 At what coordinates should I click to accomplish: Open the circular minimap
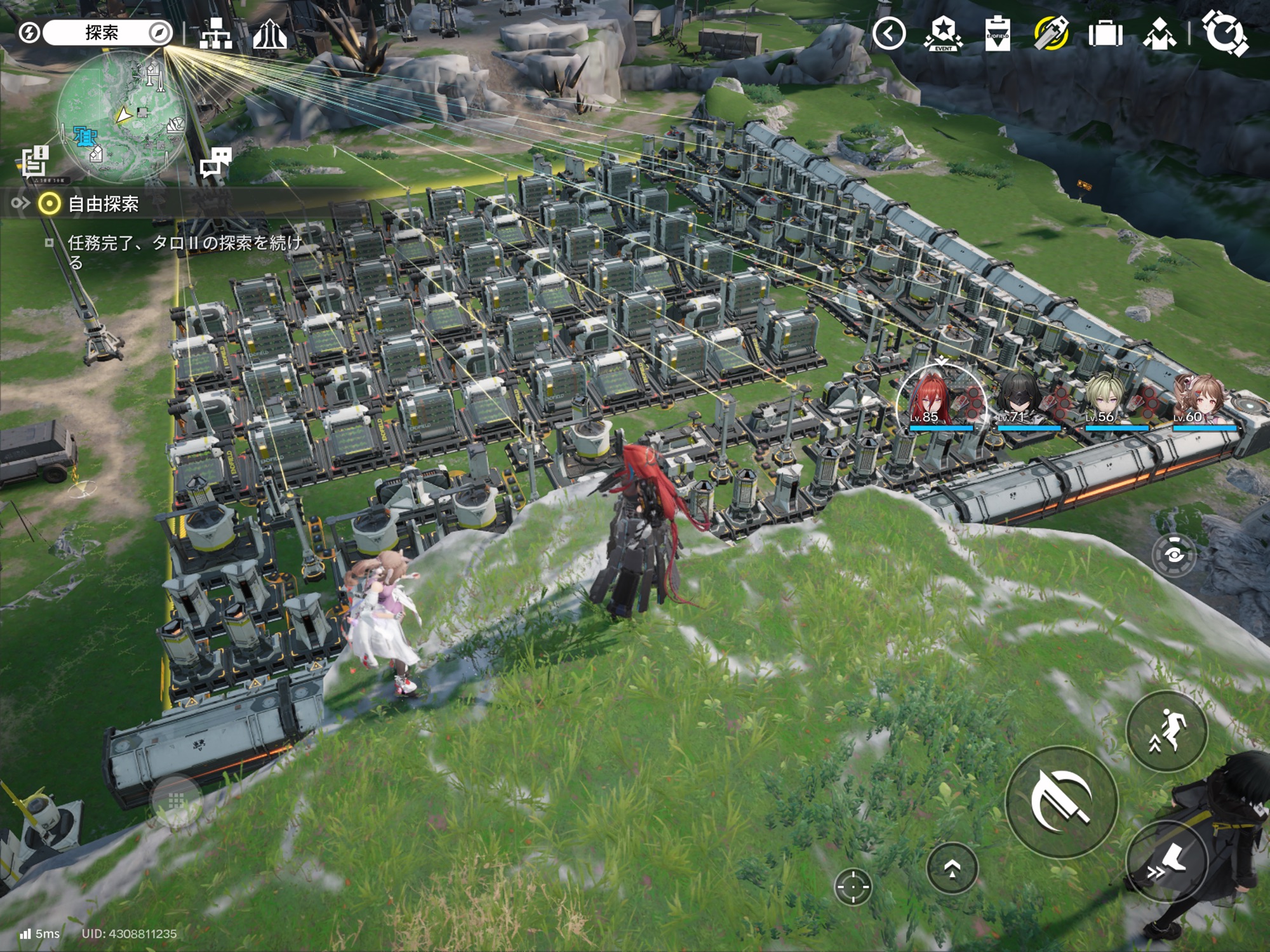click(121, 117)
